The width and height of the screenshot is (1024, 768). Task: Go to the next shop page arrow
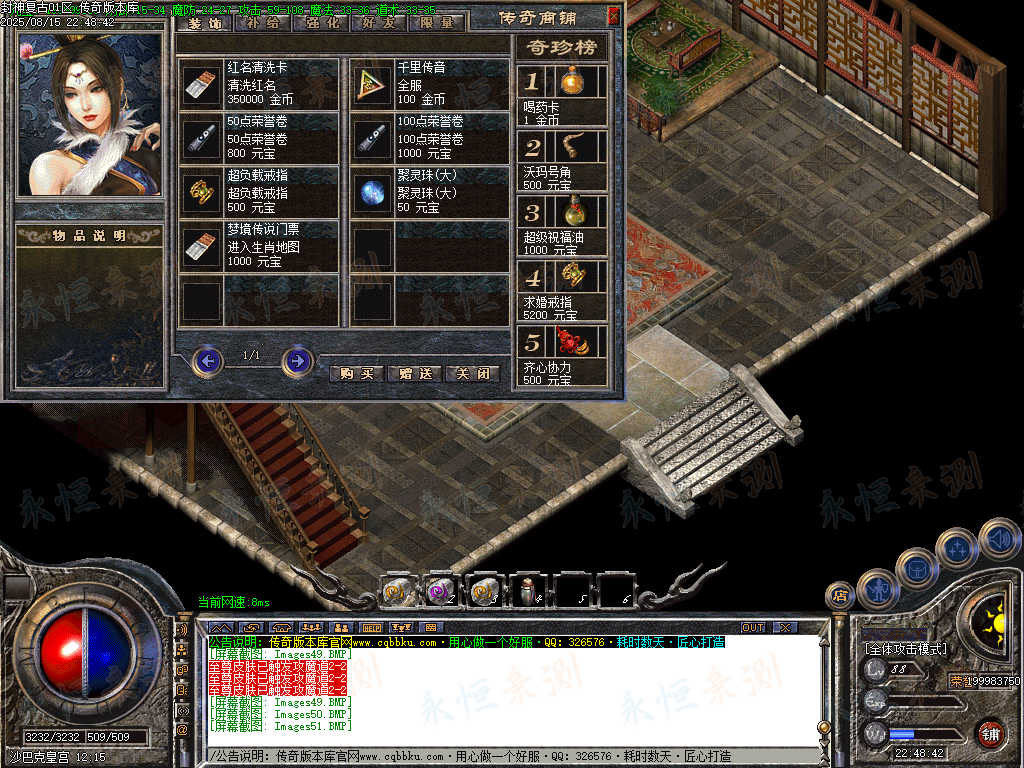(x=297, y=360)
